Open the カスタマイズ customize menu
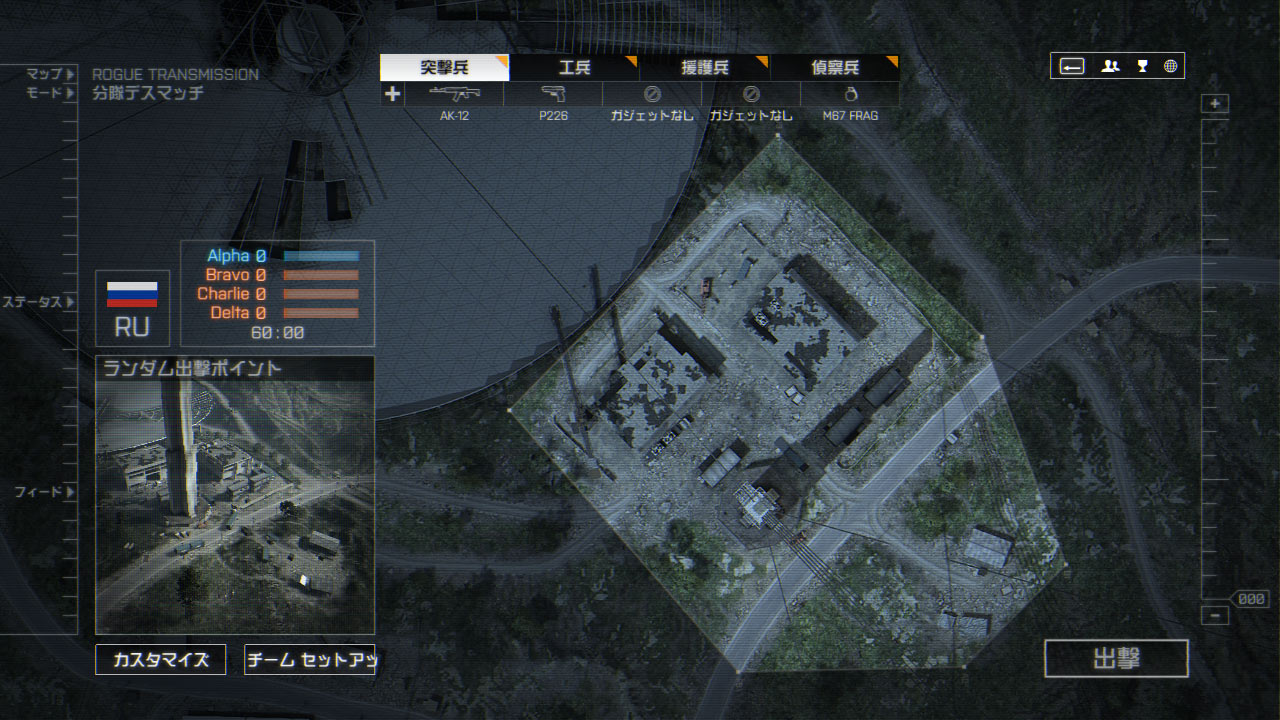This screenshot has width=1280, height=720. pyautogui.click(x=160, y=660)
